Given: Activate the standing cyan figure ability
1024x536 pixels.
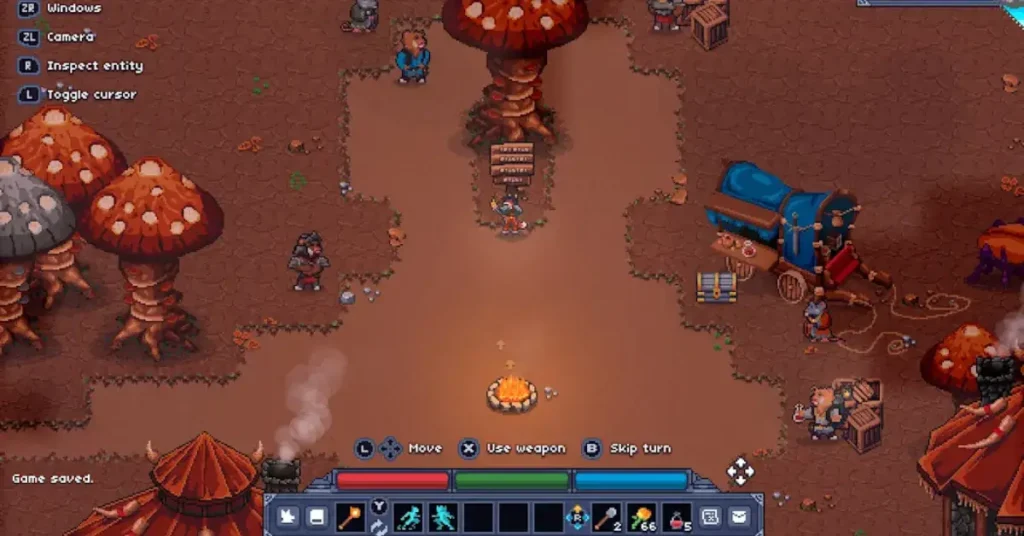Looking at the screenshot, I should point(442,517).
